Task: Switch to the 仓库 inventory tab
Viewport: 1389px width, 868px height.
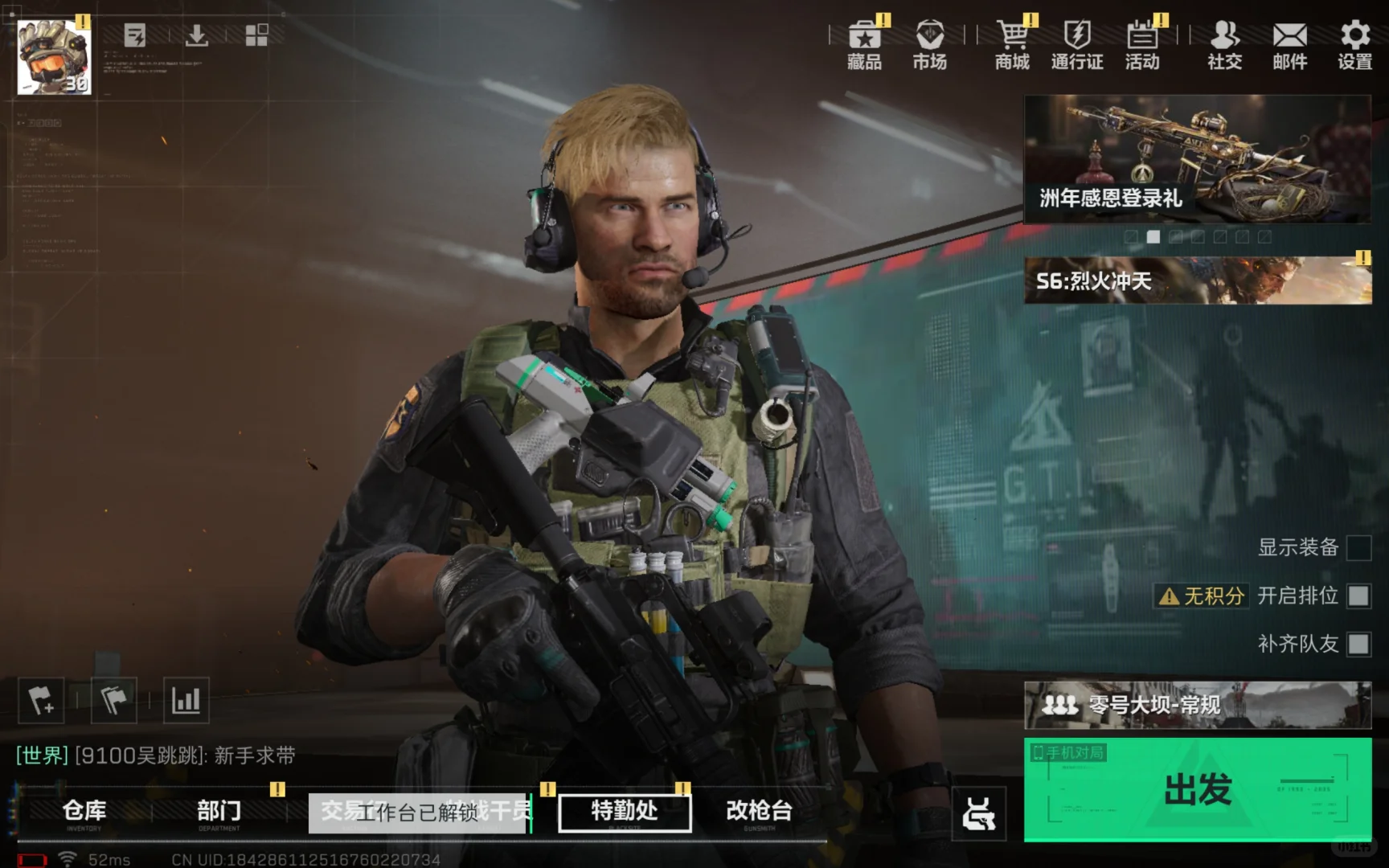Action: click(84, 812)
